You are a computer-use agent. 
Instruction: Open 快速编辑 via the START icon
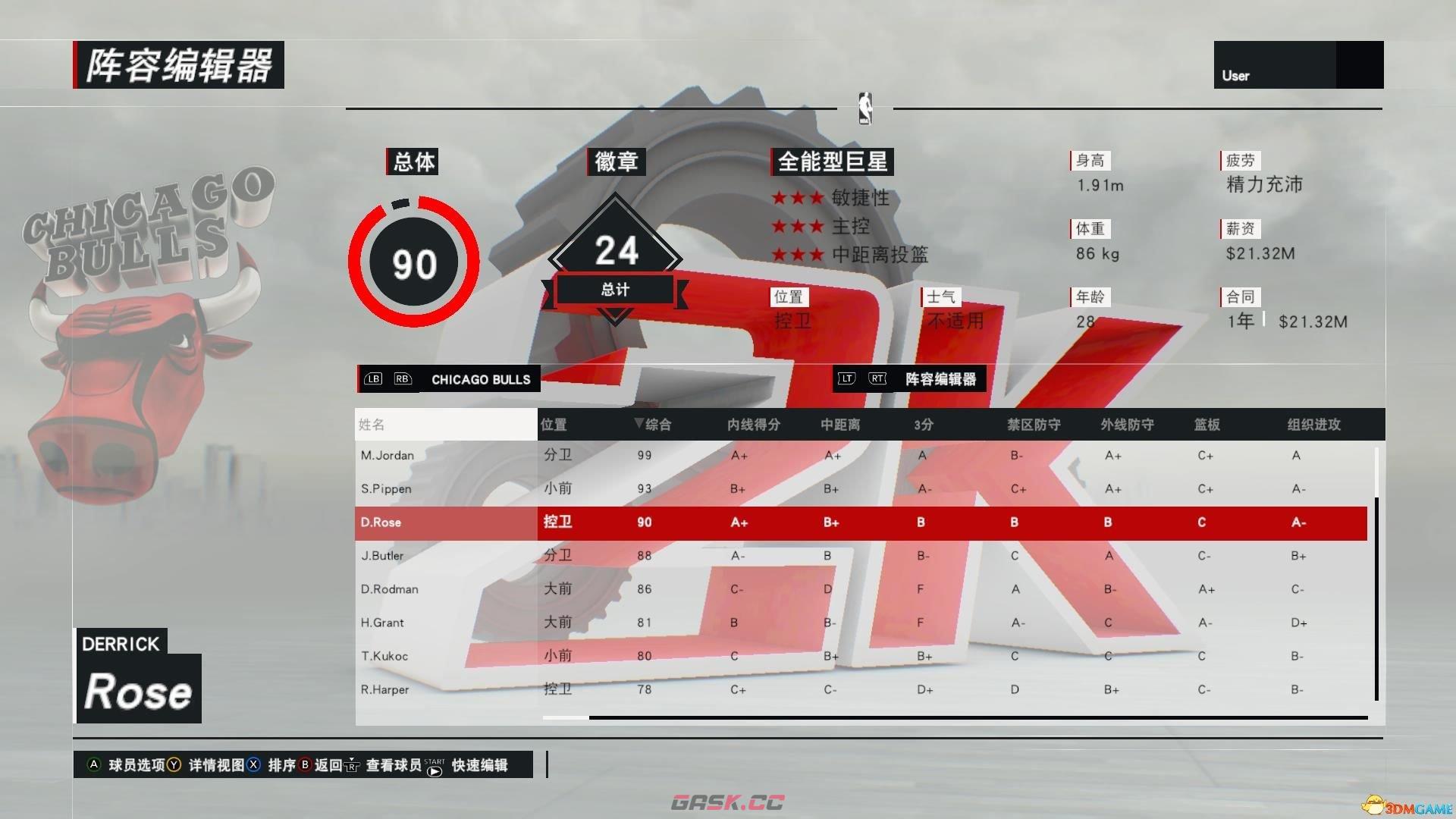[x=432, y=767]
